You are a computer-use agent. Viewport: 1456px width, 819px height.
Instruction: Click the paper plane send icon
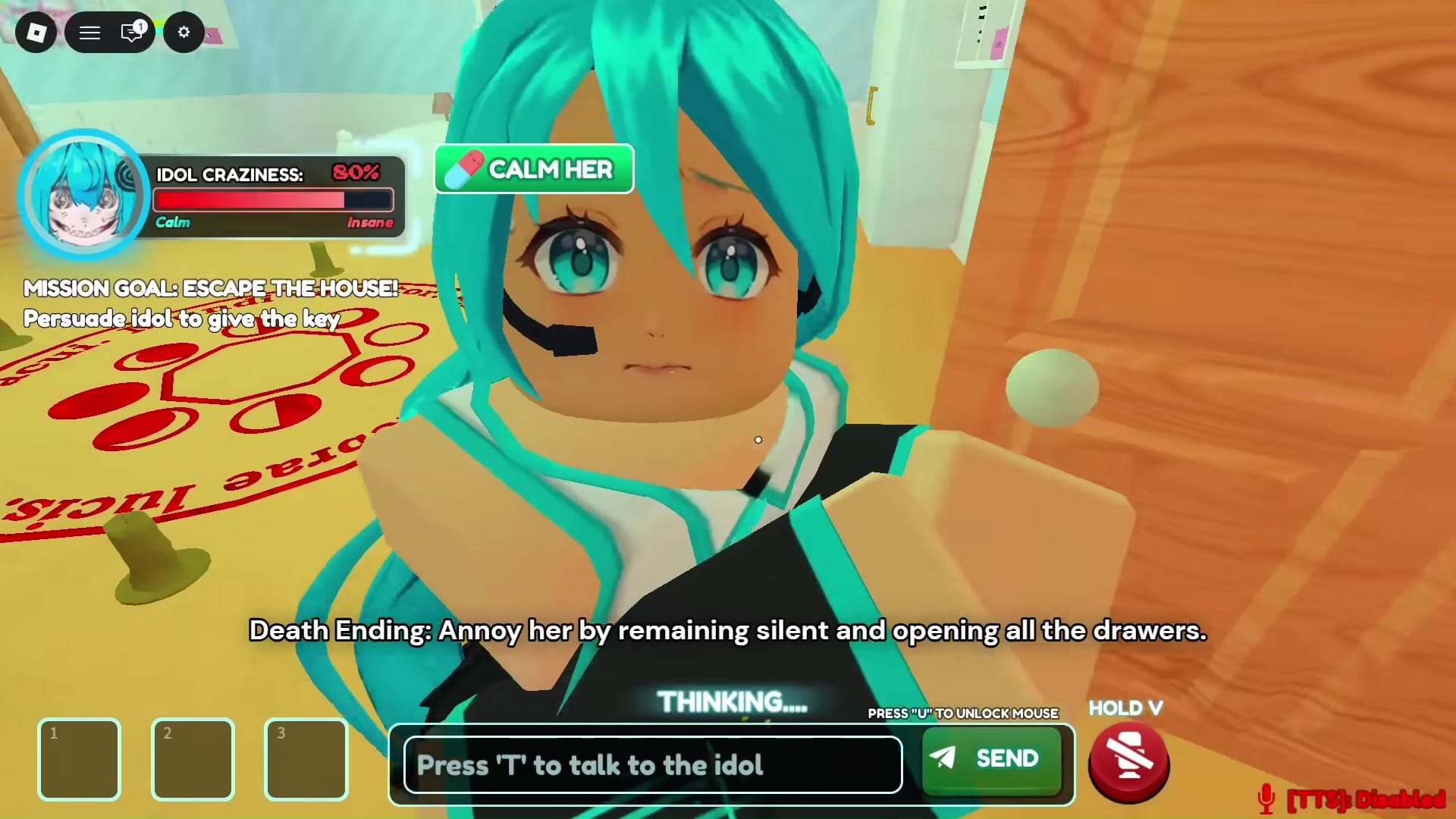pyautogui.click(x=943, y=758)
